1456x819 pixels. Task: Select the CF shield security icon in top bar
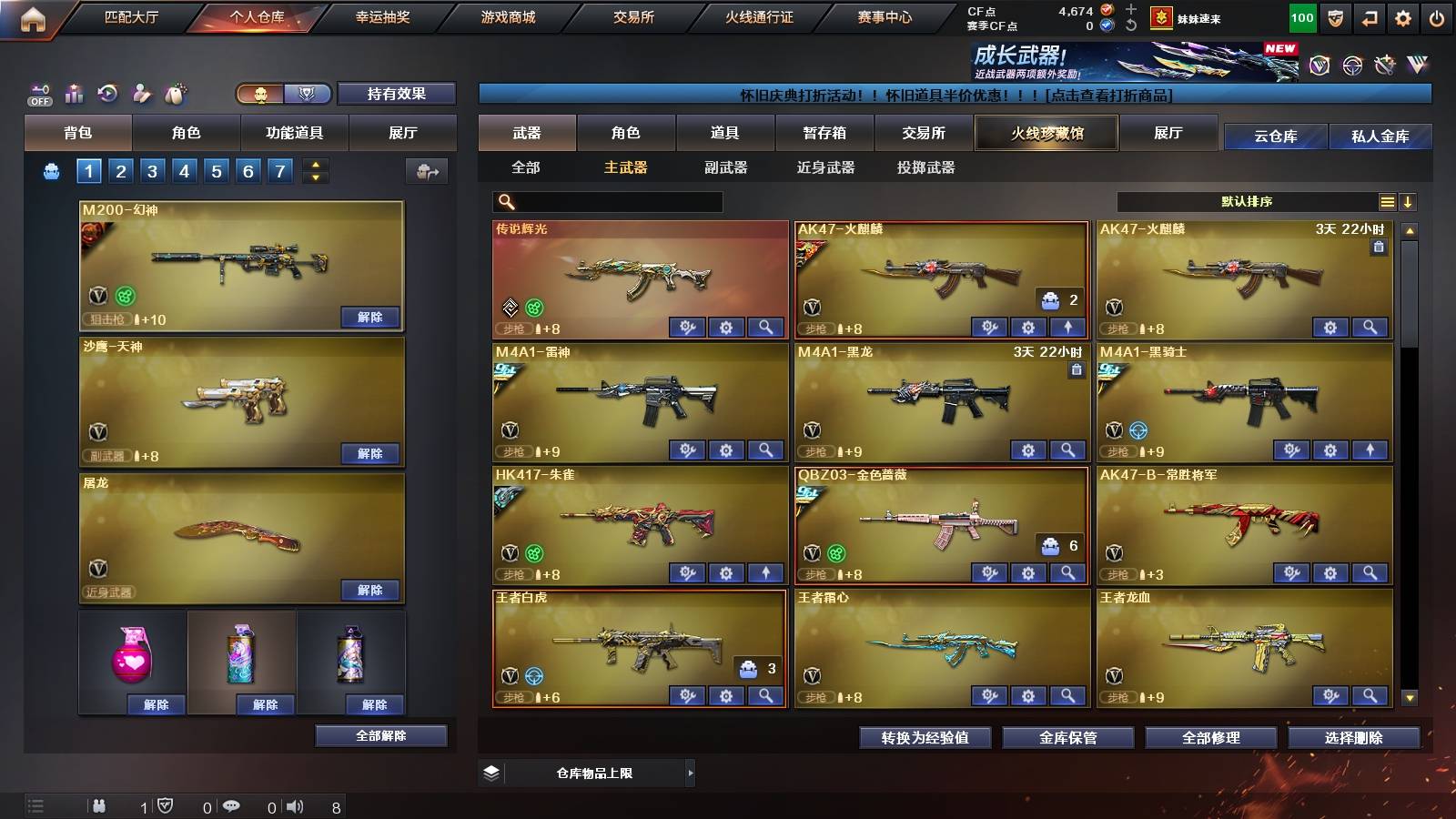click(x=1335, y=17)
